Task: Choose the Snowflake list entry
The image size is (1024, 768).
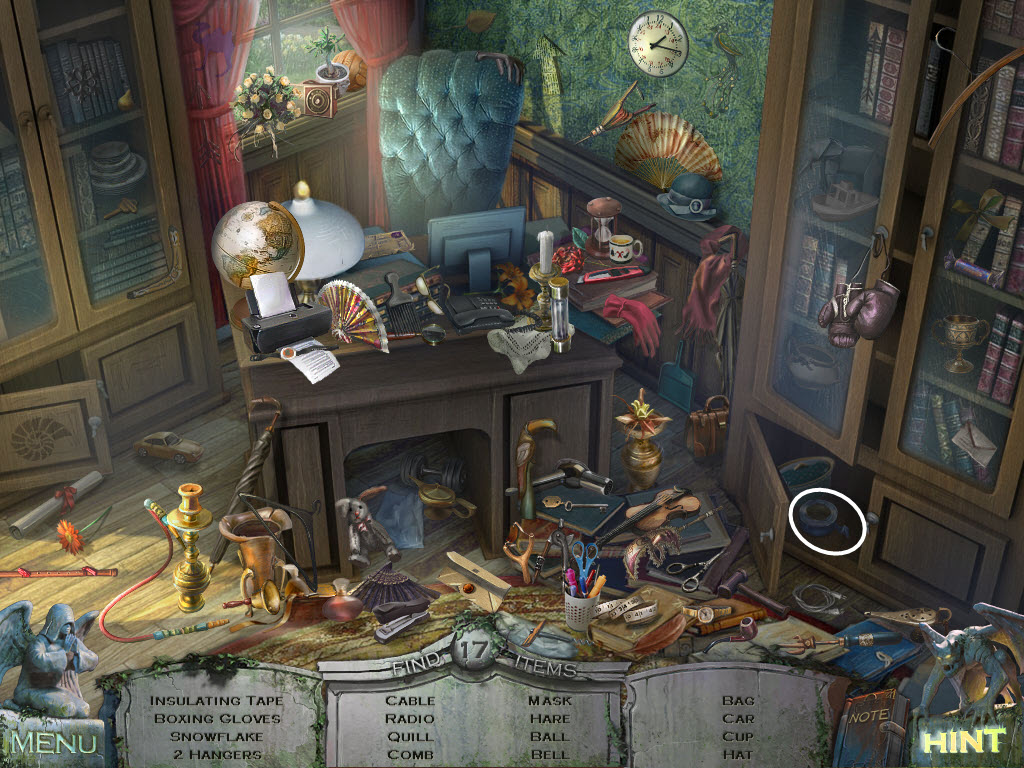Action: pos(217,736)
